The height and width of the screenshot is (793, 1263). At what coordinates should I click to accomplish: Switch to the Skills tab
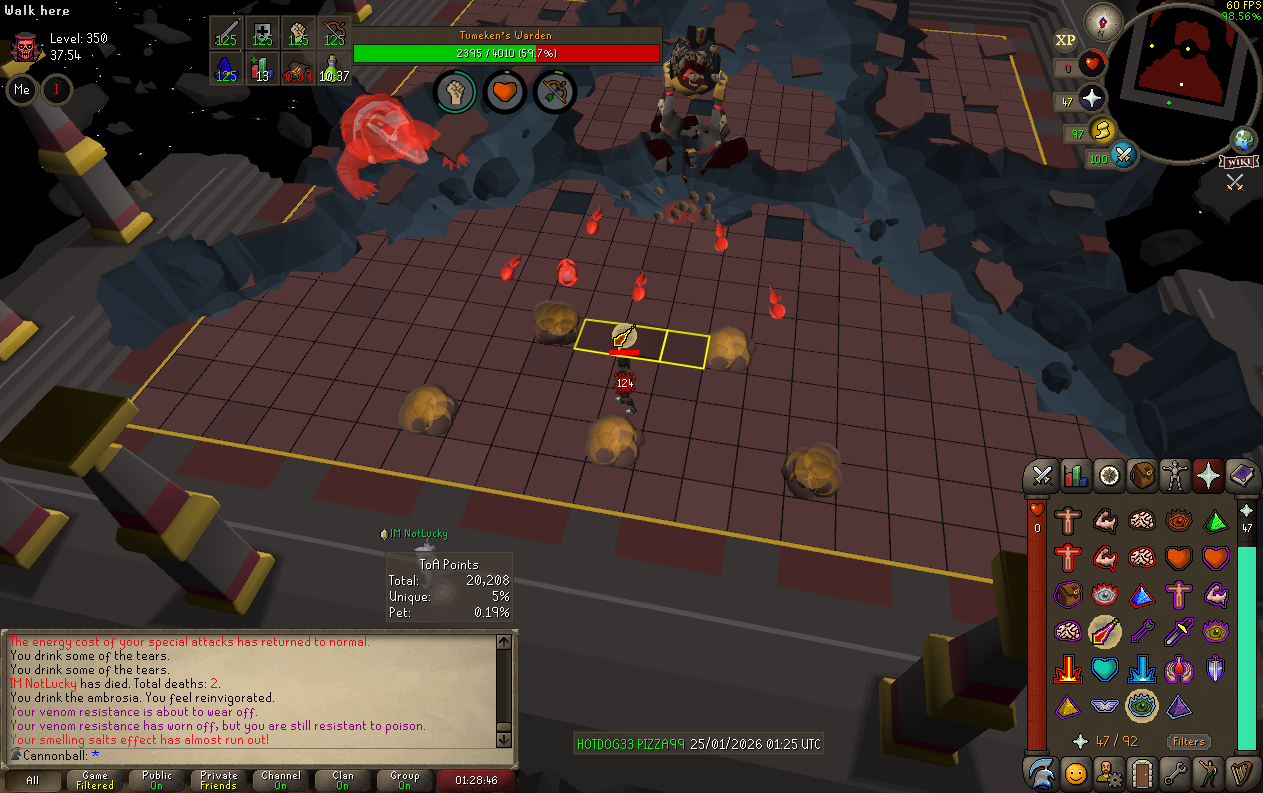coord(1076,476)
